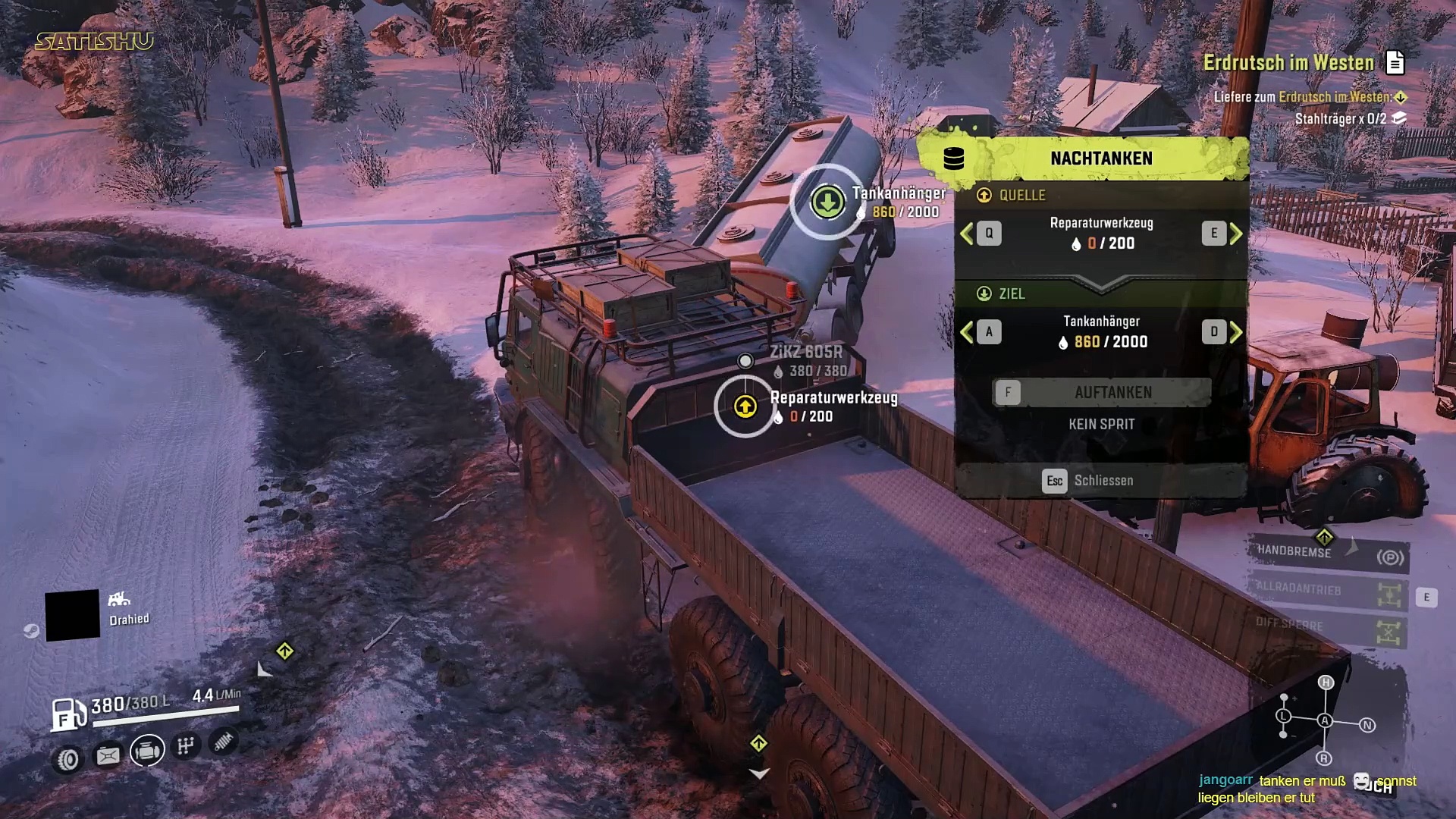Click the tire status icon
Image resolution: width=1456 pixels, height=819 pixels.
68,759
